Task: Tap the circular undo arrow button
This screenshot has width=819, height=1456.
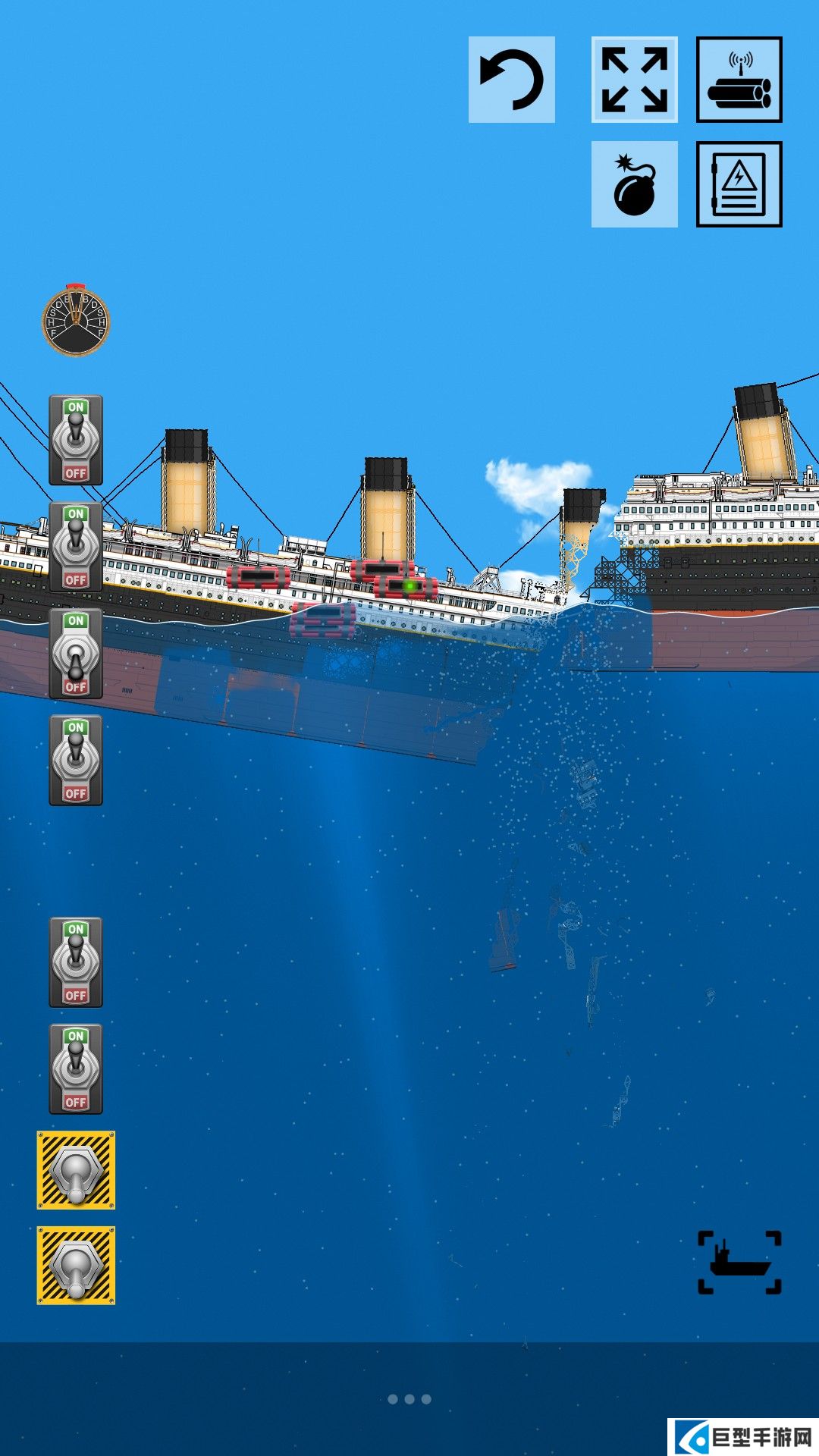Action: (x=512, y=80)
